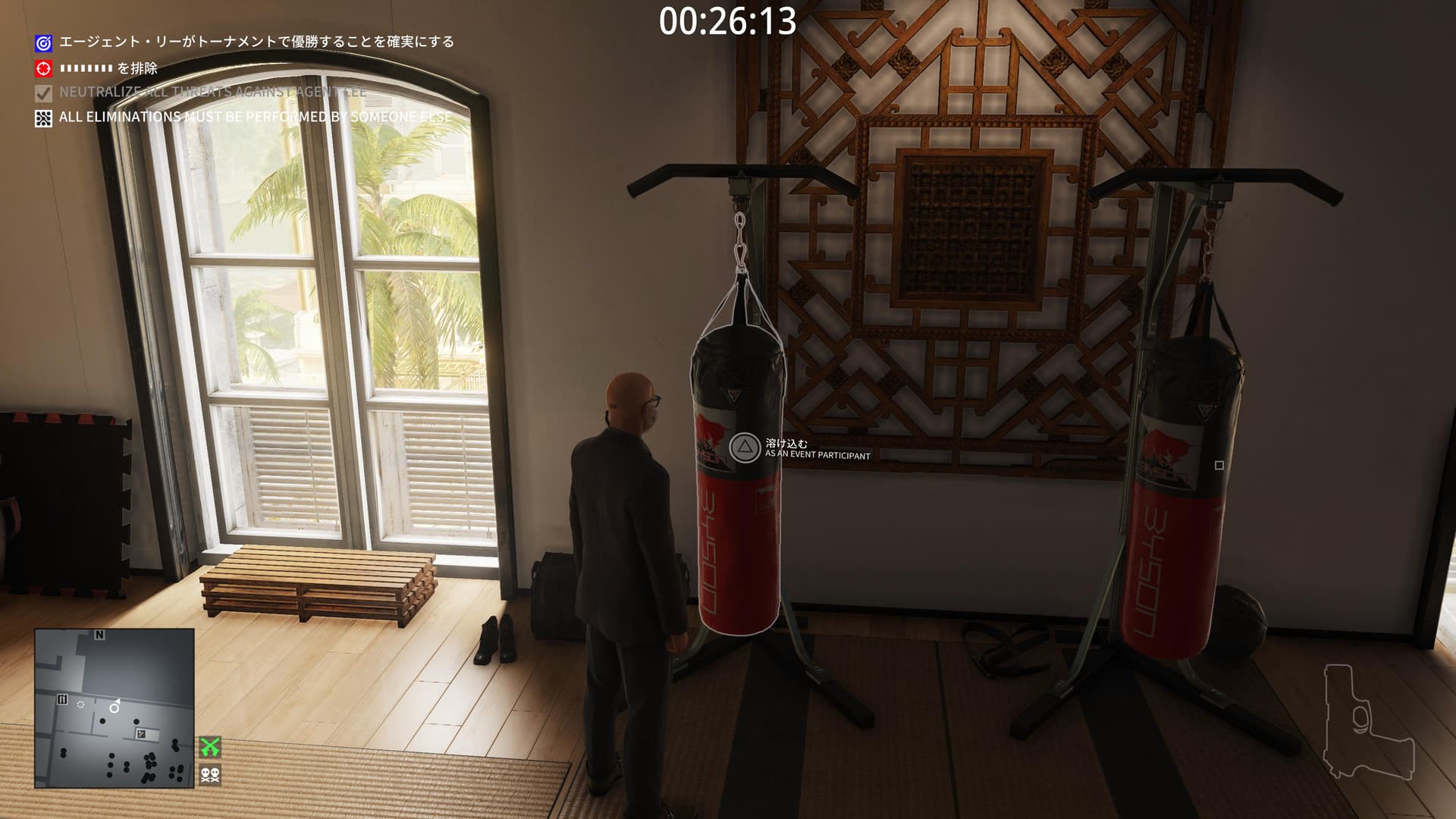Select the pistol outline weapon slot
Image resolution: width=1456 pixels, height=819 pixels.
[x=1369, y=722]
